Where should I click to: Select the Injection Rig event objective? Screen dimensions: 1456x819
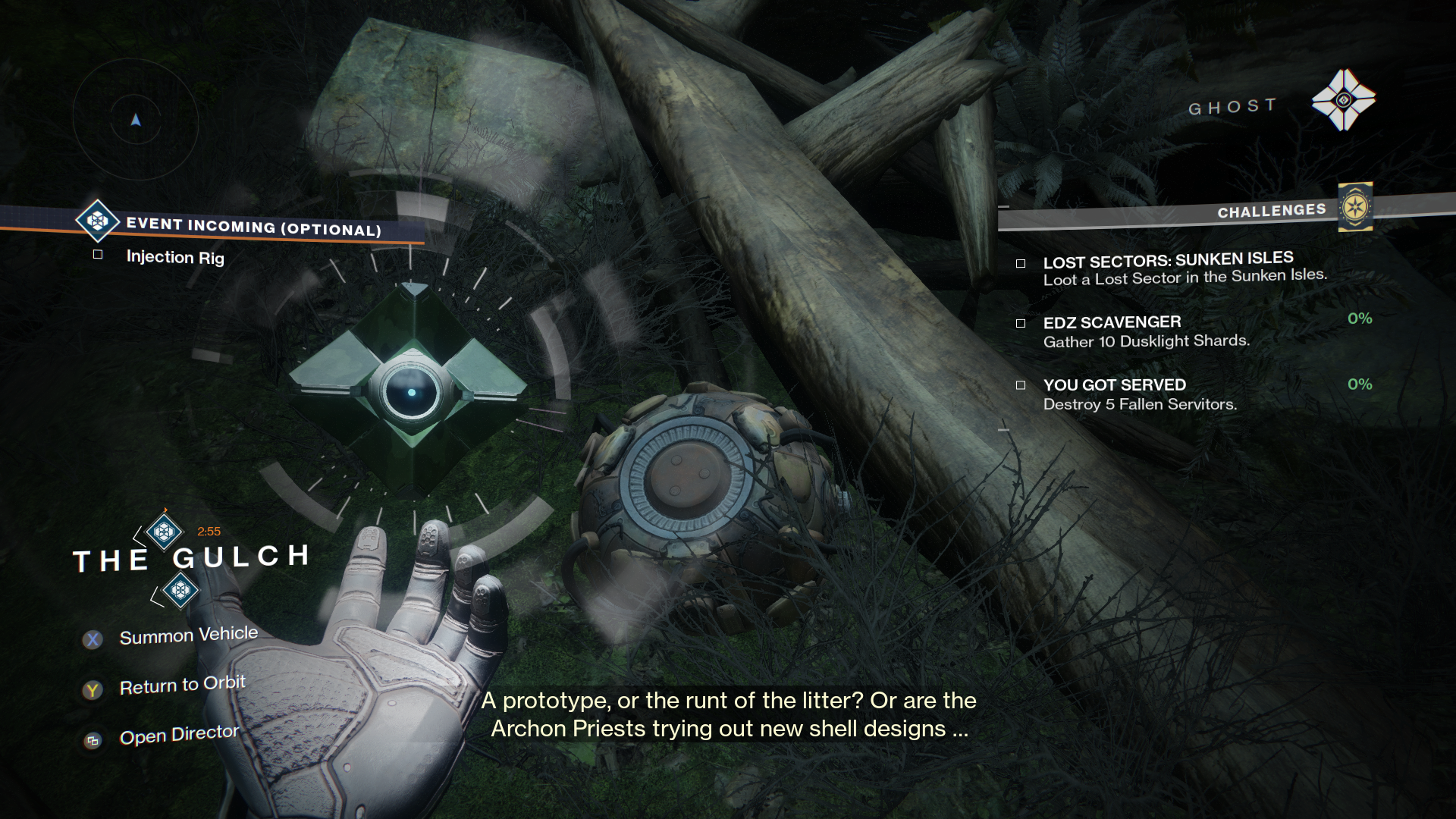click(x=175, y=257)
